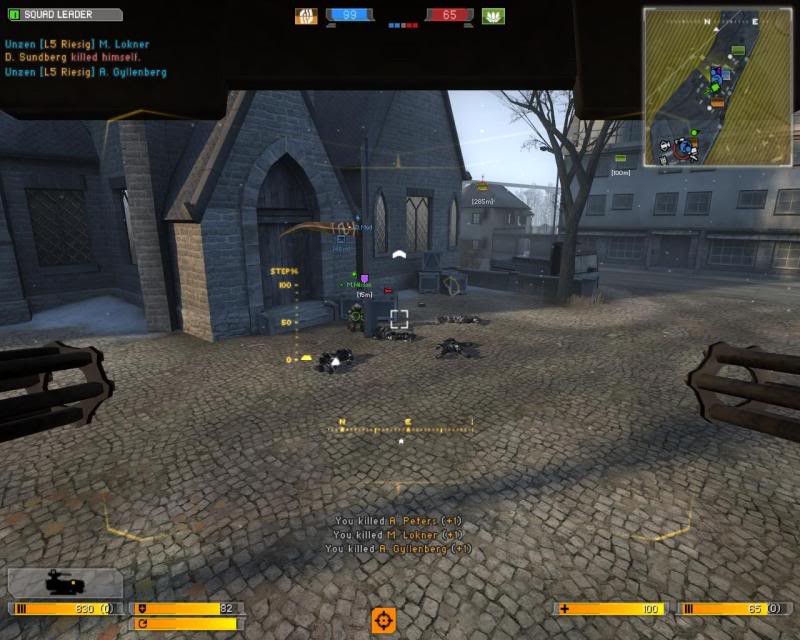This screenshot has height=640, width=800.
Task: Click the green team emblem beside score 65
Action: tap(493, 16)
